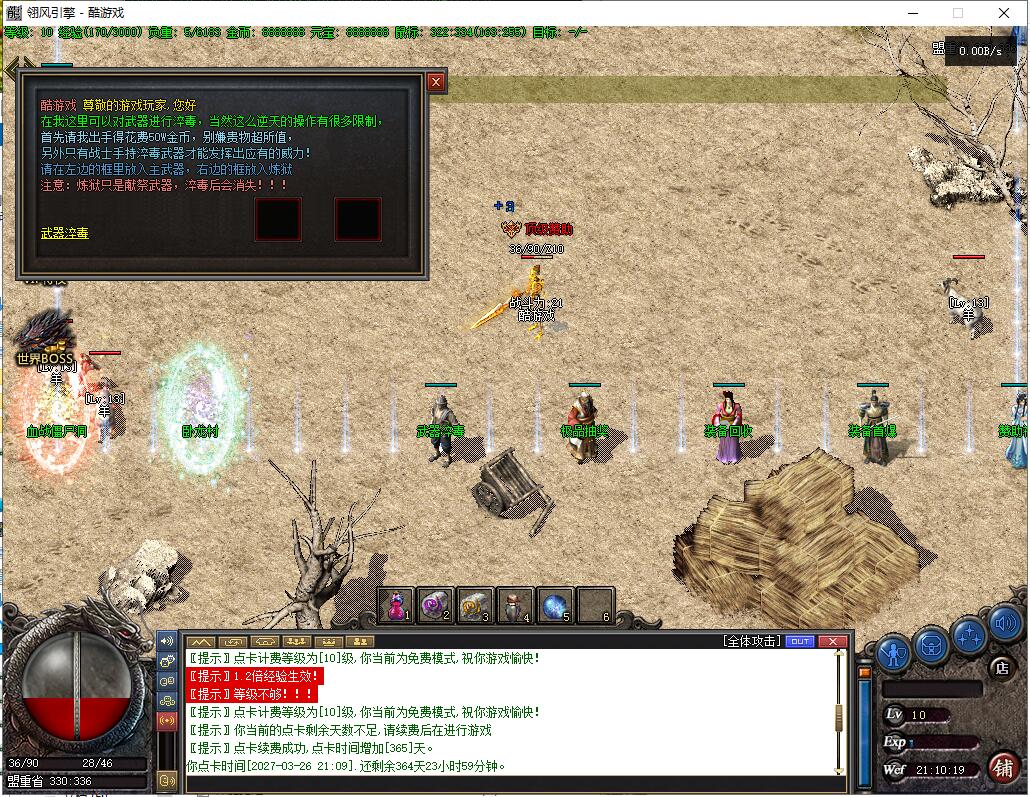This screenshot has width=1030, height=797.
Task: Open the skills round button with sparkles
Action: click(968, 634)
